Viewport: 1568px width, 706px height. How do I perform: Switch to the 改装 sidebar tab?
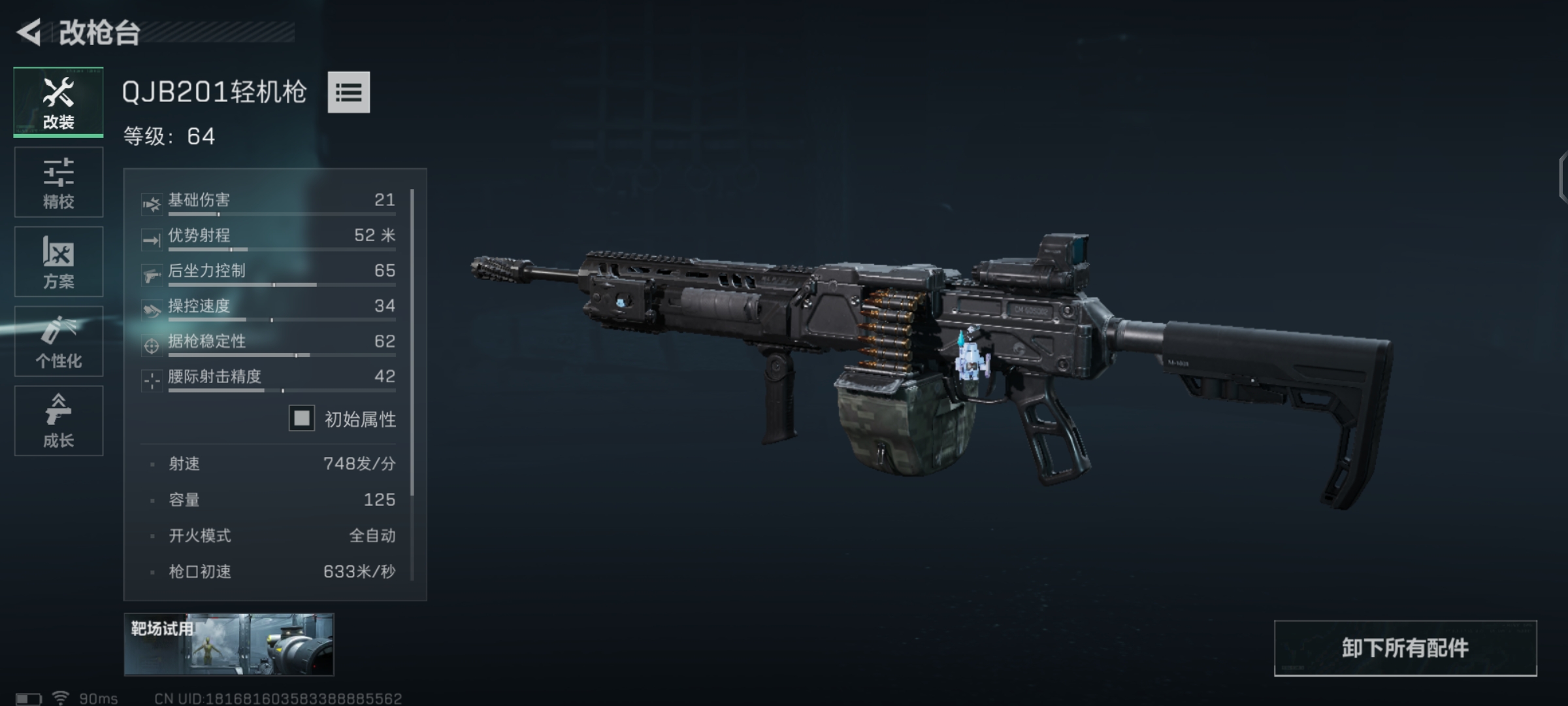(57, 101)
